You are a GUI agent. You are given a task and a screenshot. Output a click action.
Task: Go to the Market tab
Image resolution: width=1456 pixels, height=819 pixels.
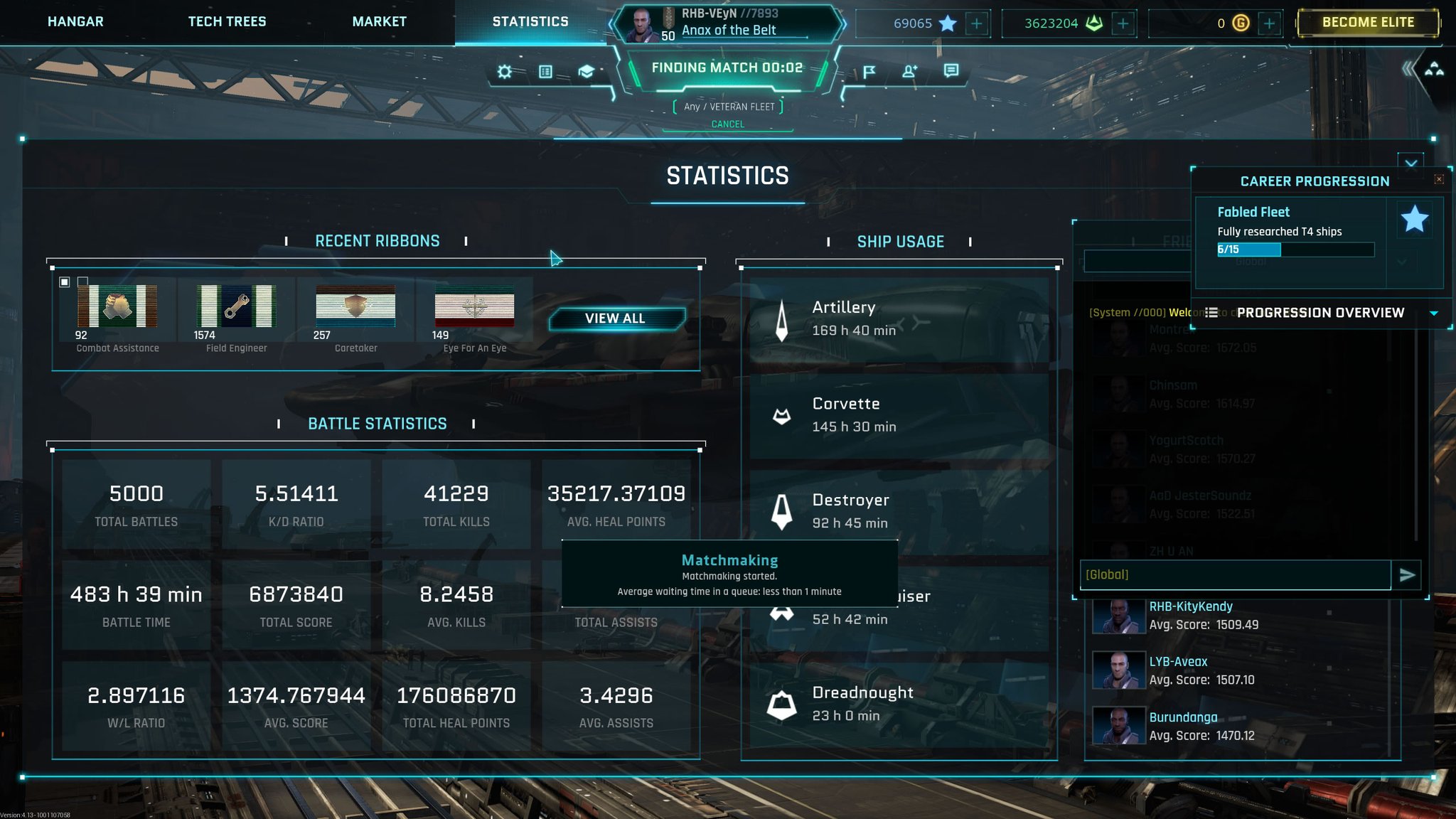coord(379,22)
